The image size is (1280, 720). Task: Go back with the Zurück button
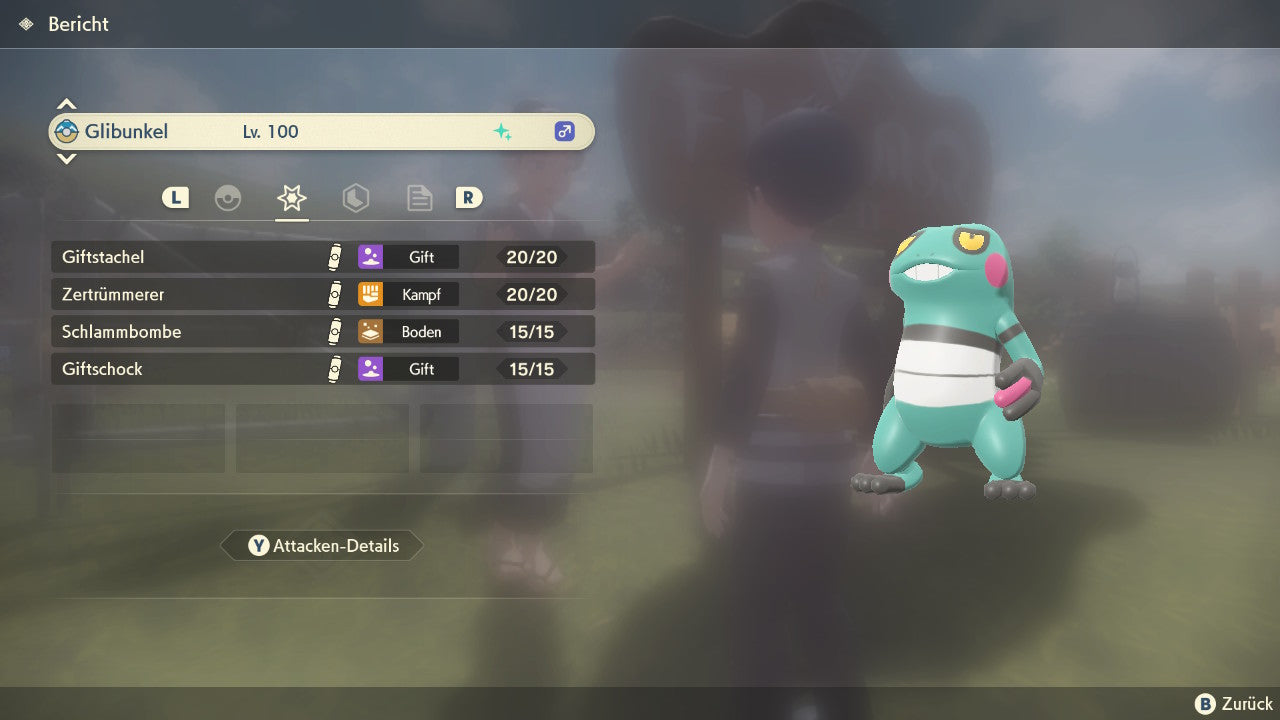point(1234,704)
